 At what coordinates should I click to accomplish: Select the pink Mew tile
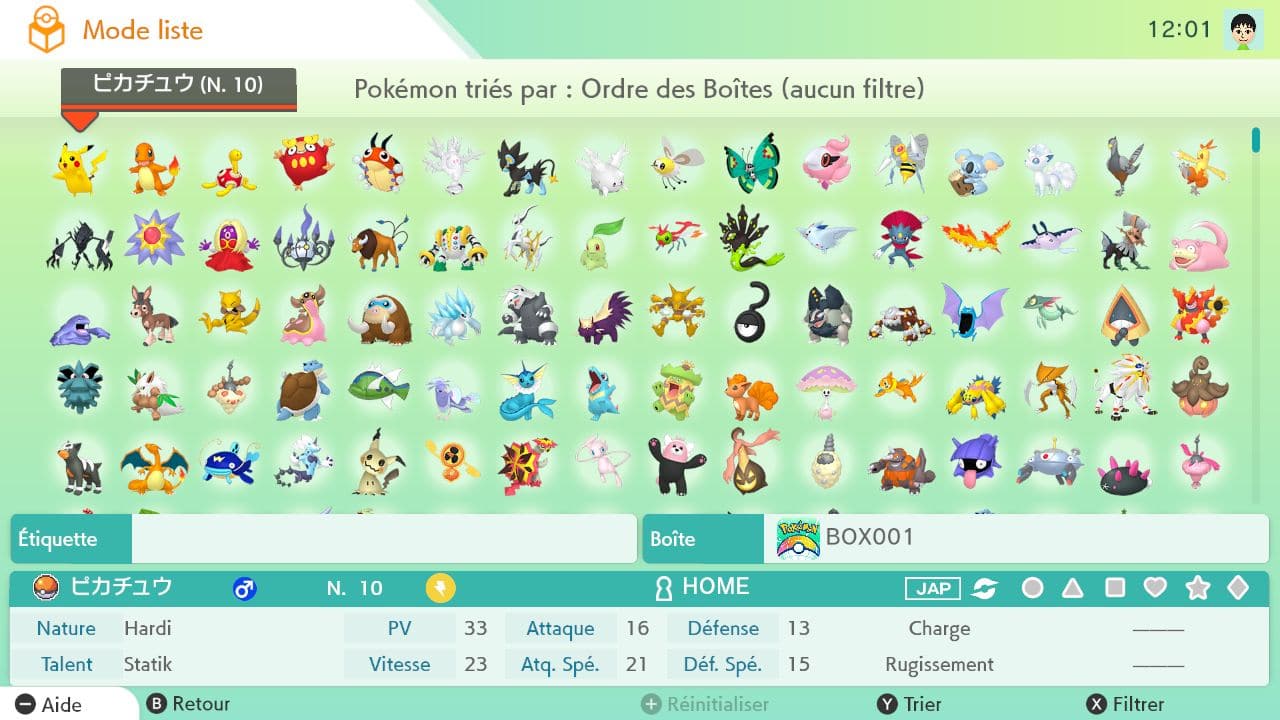602,466
